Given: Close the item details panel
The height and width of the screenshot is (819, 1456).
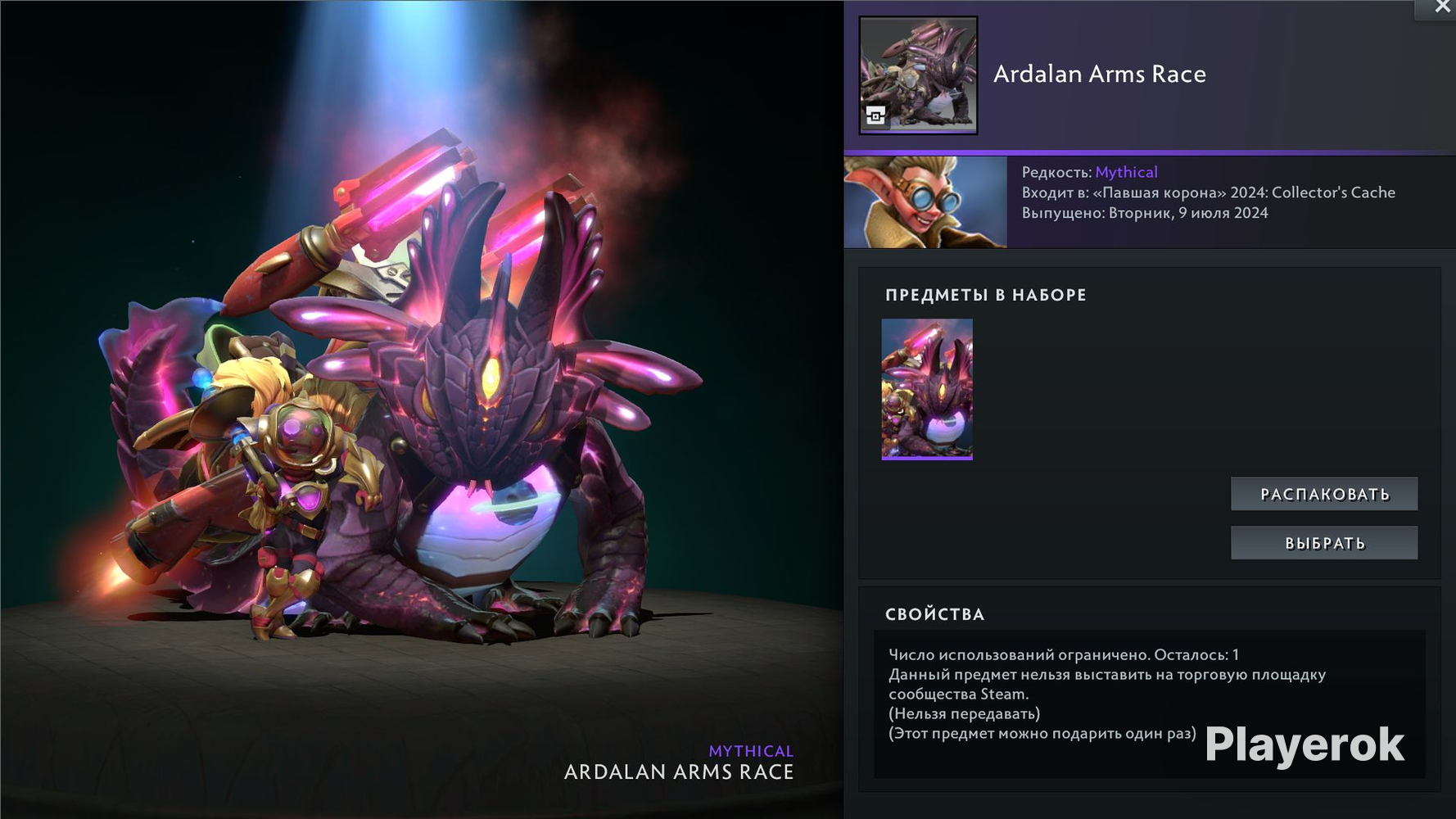Looking at the screenshot, I should click(x=1442, y=7).
